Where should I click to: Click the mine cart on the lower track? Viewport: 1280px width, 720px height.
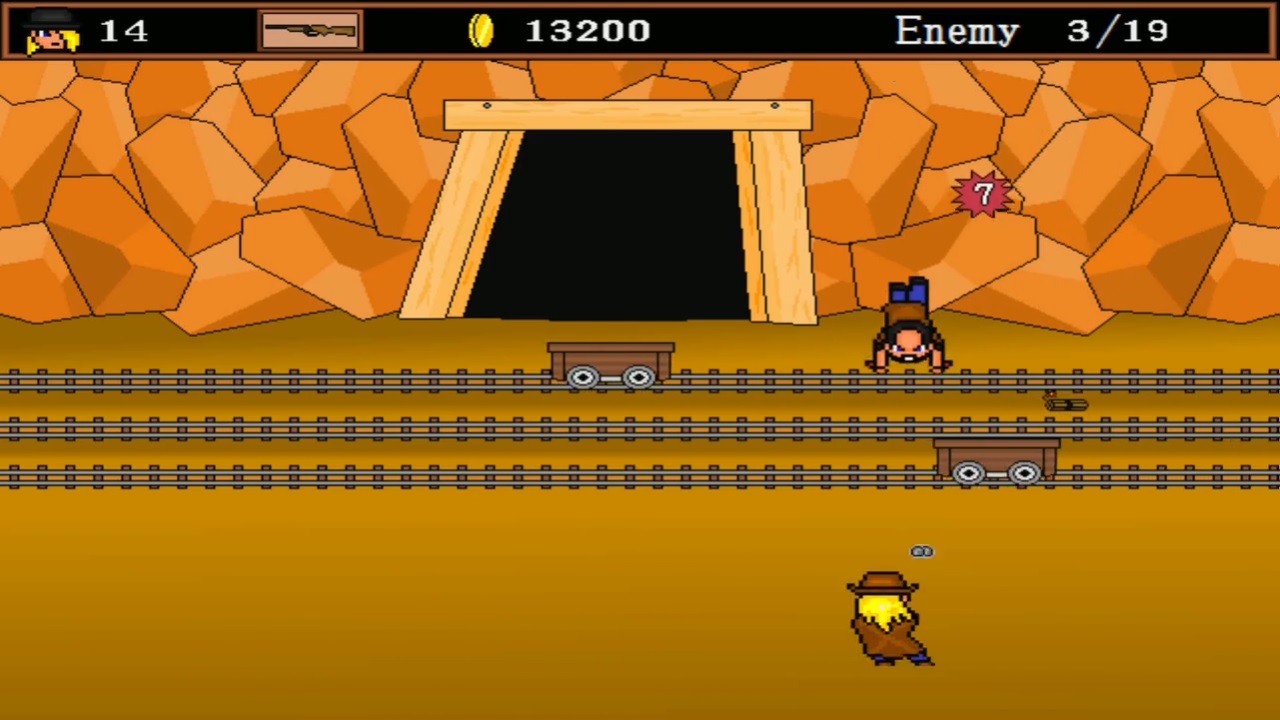995,462
